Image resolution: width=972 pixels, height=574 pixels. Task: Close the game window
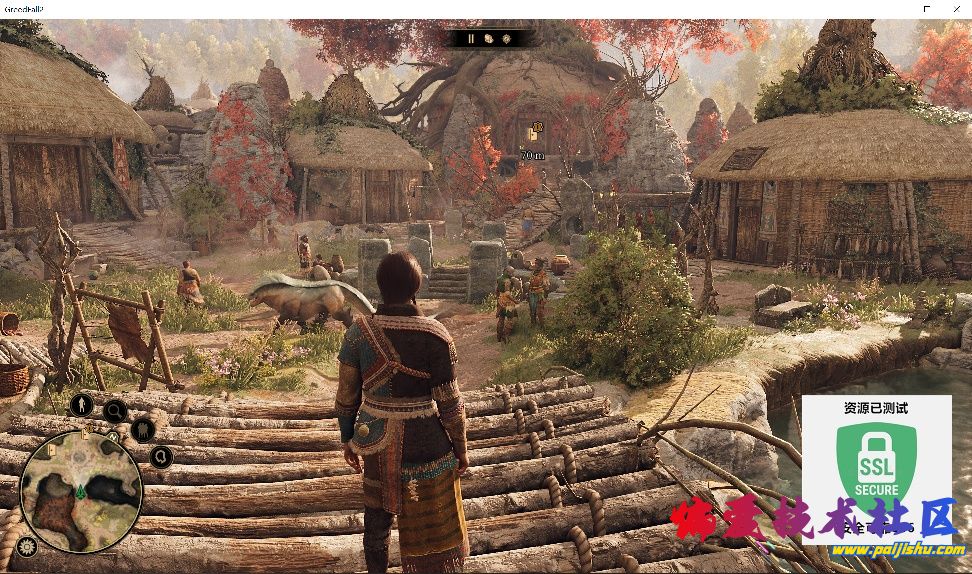point(955,8)
